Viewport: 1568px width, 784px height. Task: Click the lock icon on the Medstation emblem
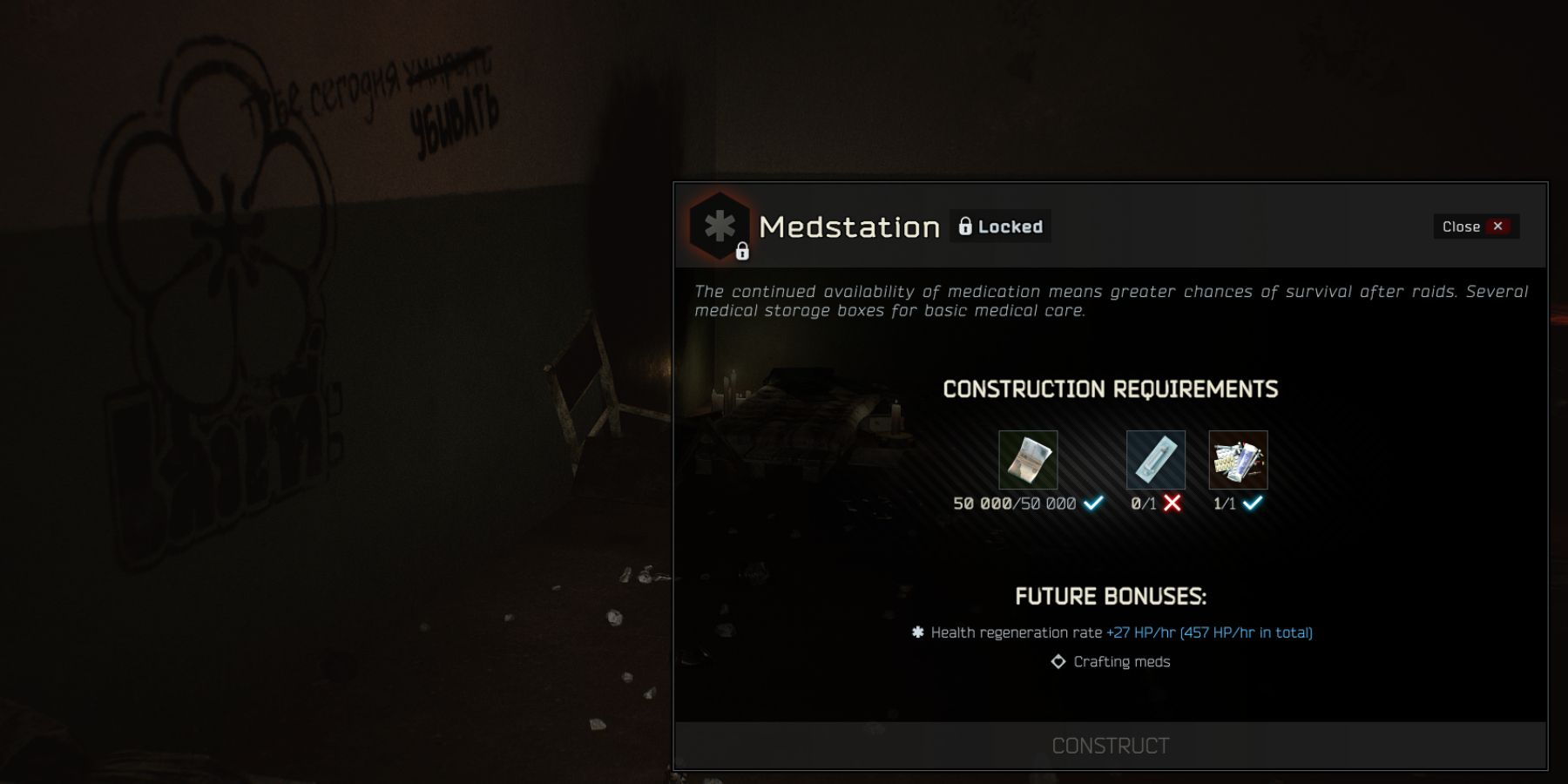tap(743, 253)
